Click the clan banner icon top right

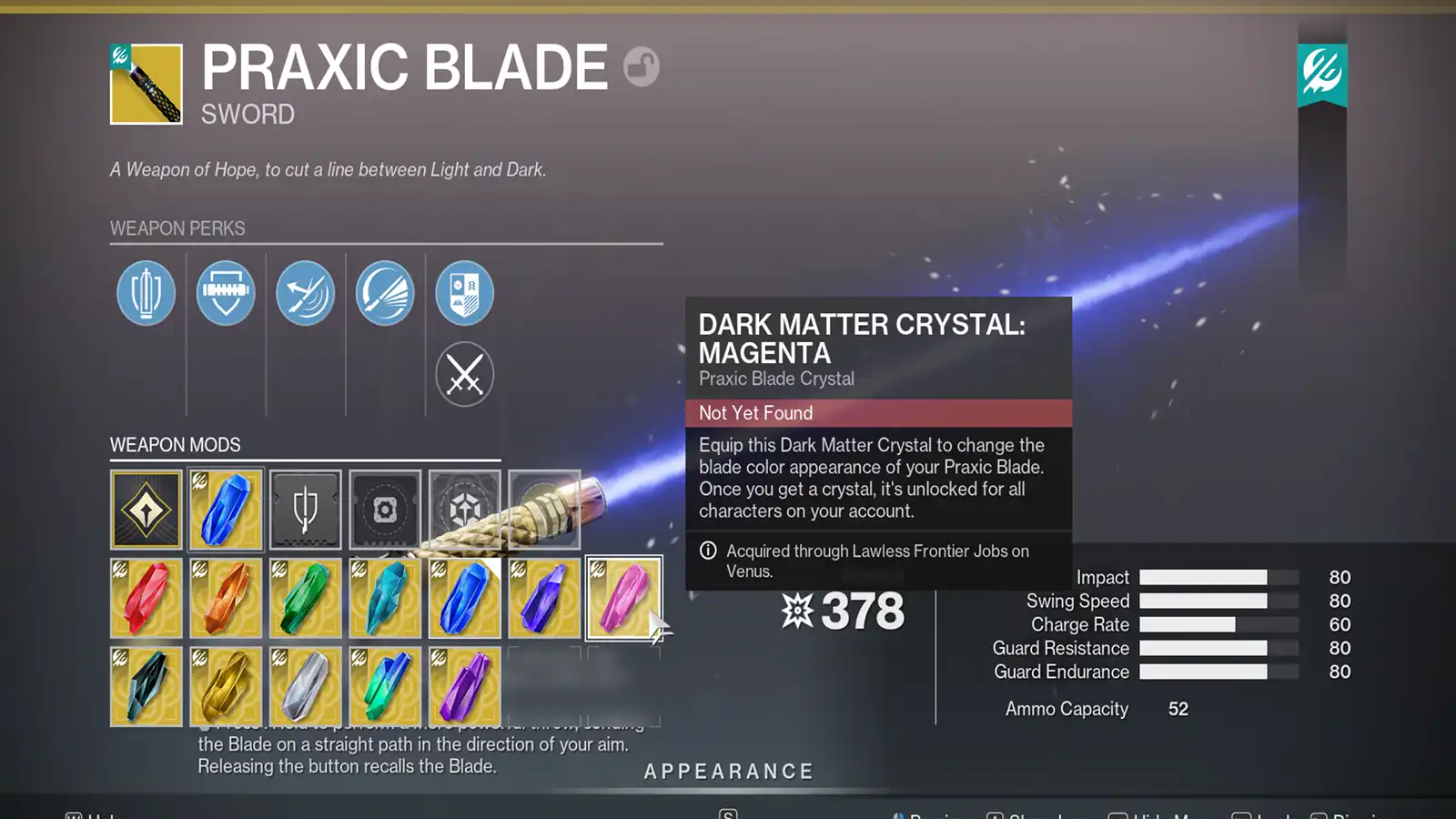click(1321, 73)
